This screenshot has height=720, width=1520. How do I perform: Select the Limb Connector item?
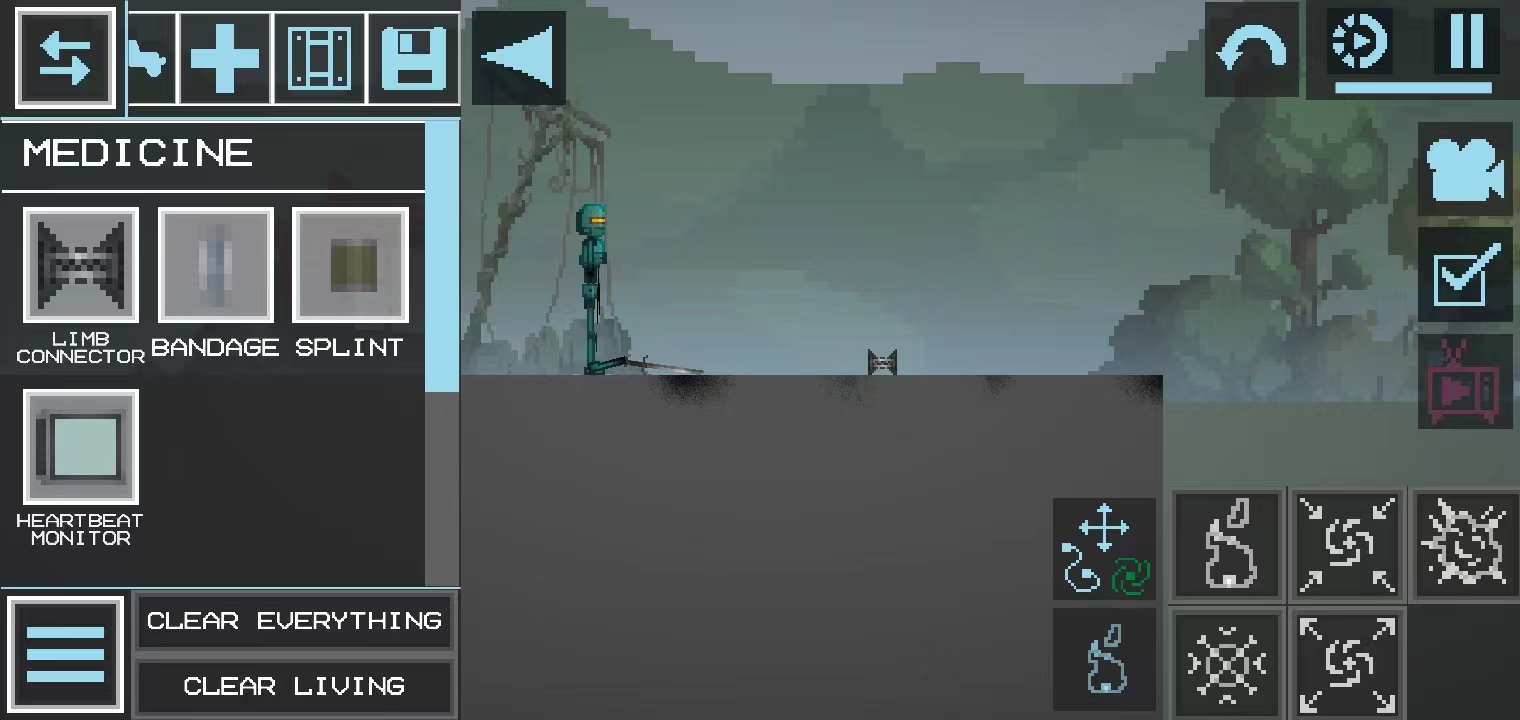click(x=80, y=265)
